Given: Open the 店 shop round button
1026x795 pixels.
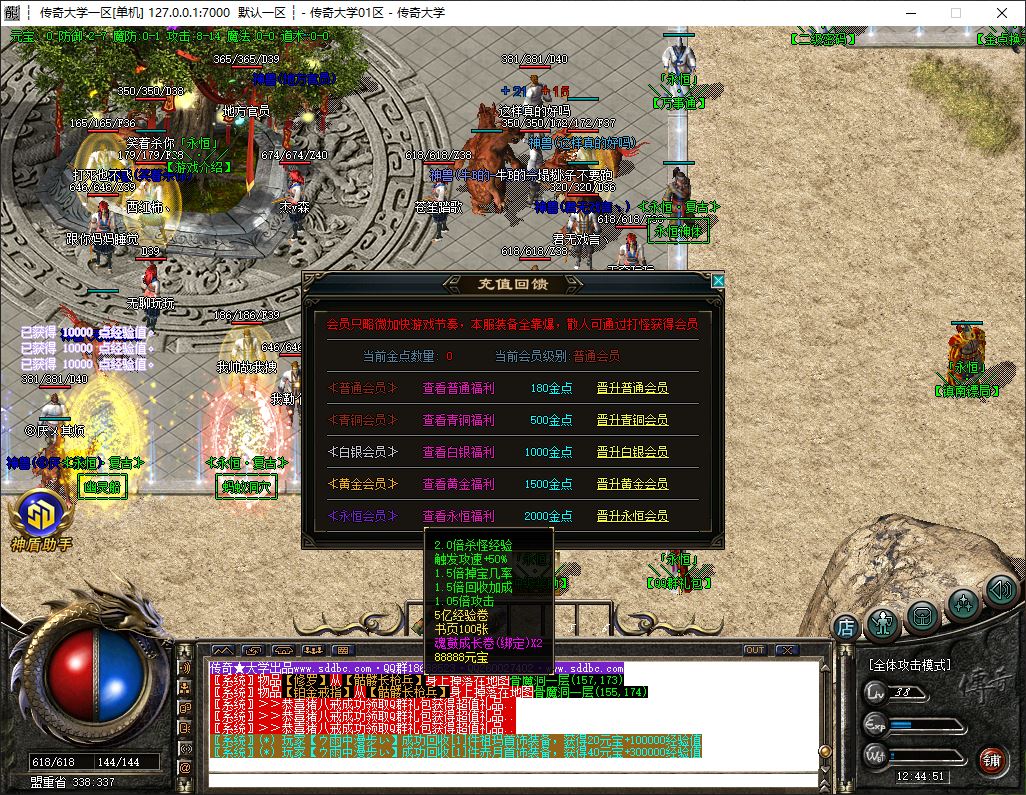Looking at the screenshot, I should tap(846, 629).
